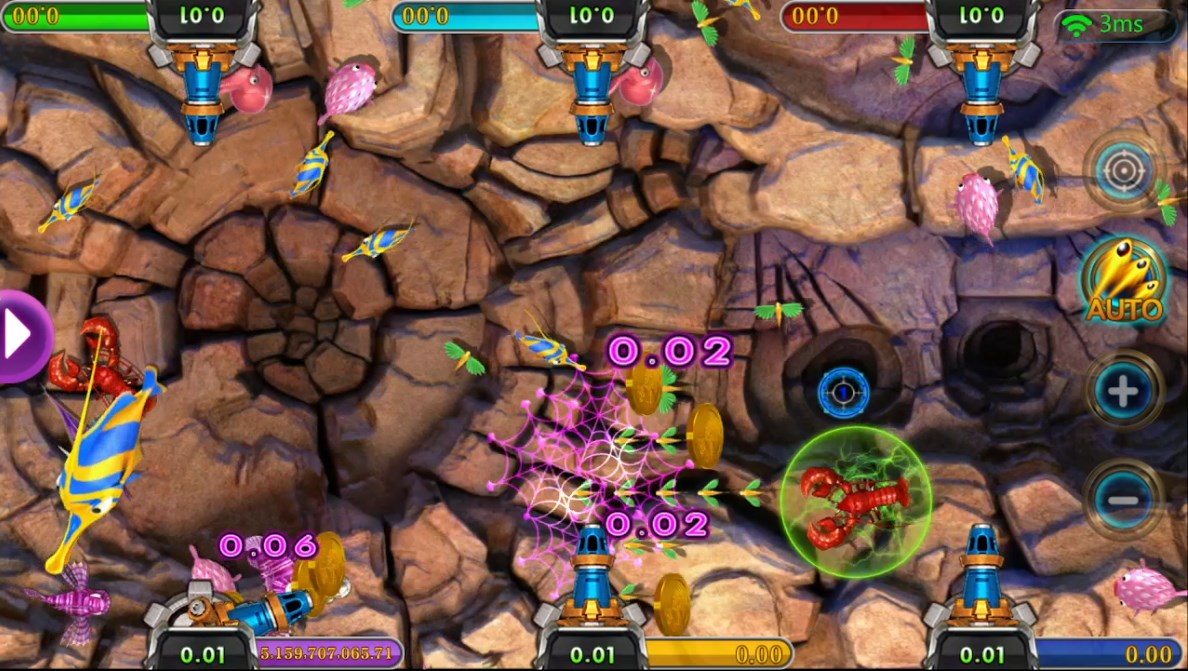Decrease the bet with the minus button
Viewport: 1188px width, 671px height.
point(1124,499)
